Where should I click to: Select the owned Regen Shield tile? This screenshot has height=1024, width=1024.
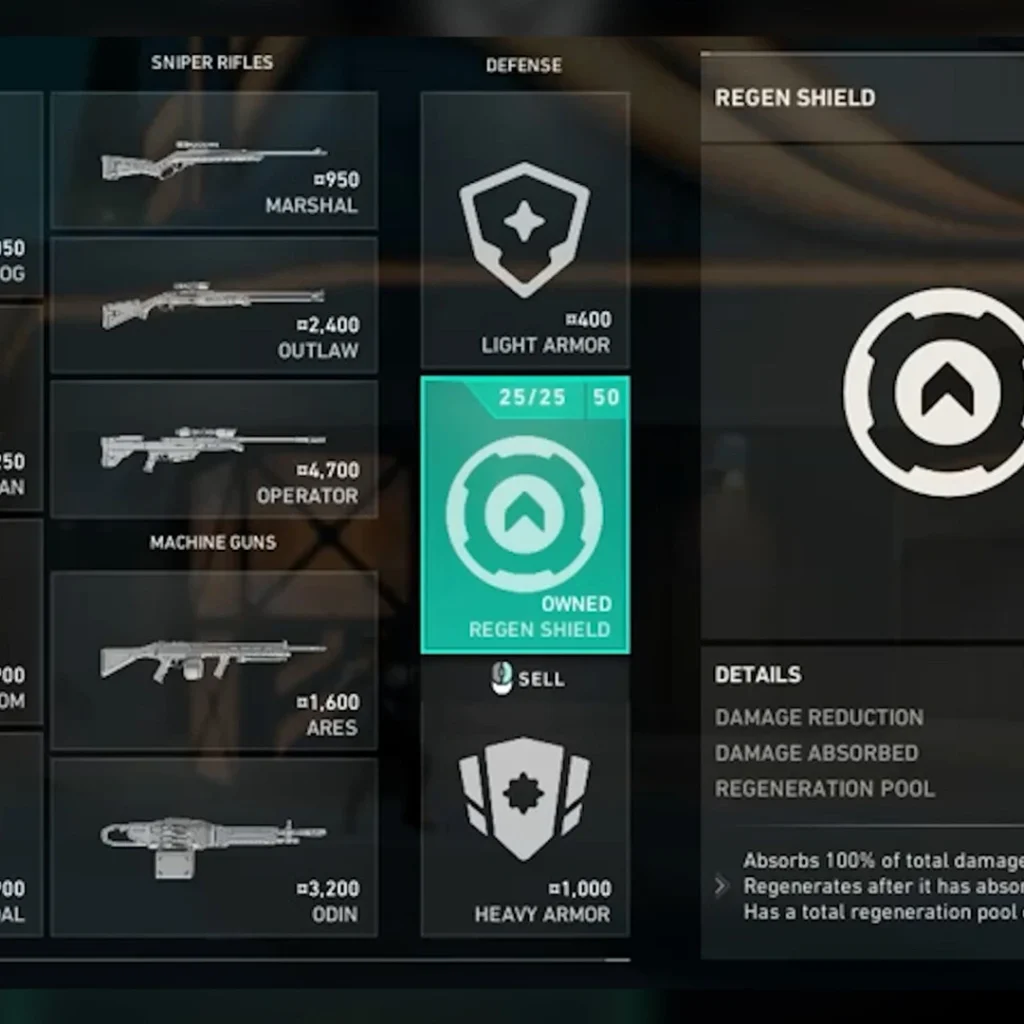click(525, 515)
